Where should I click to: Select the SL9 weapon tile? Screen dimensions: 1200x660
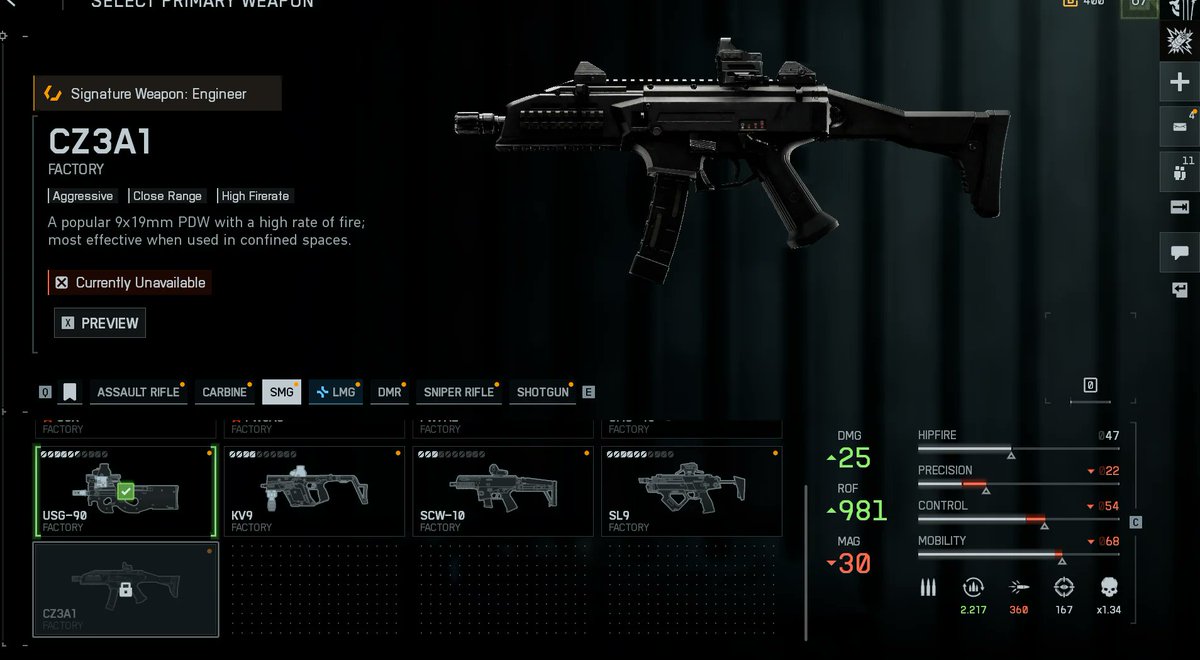(x=693, y=491)
